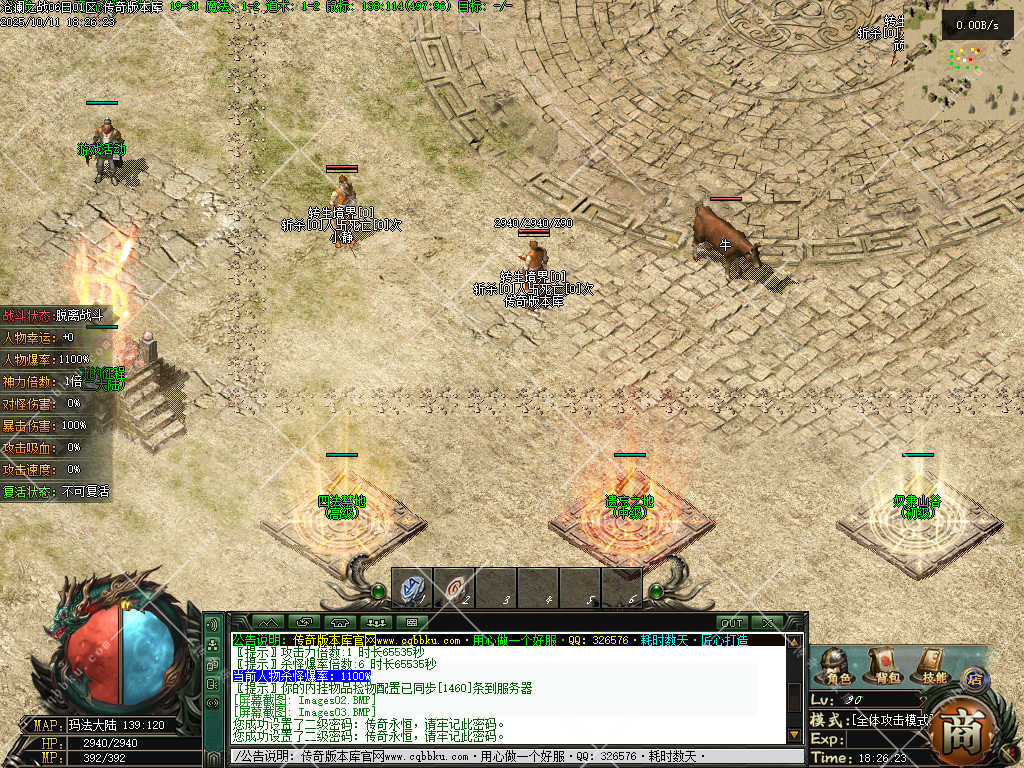1024x768 pixels.
Task: Click the chat scrollbar up arrow
Action: pyautogui.click(x=795, y=642)
